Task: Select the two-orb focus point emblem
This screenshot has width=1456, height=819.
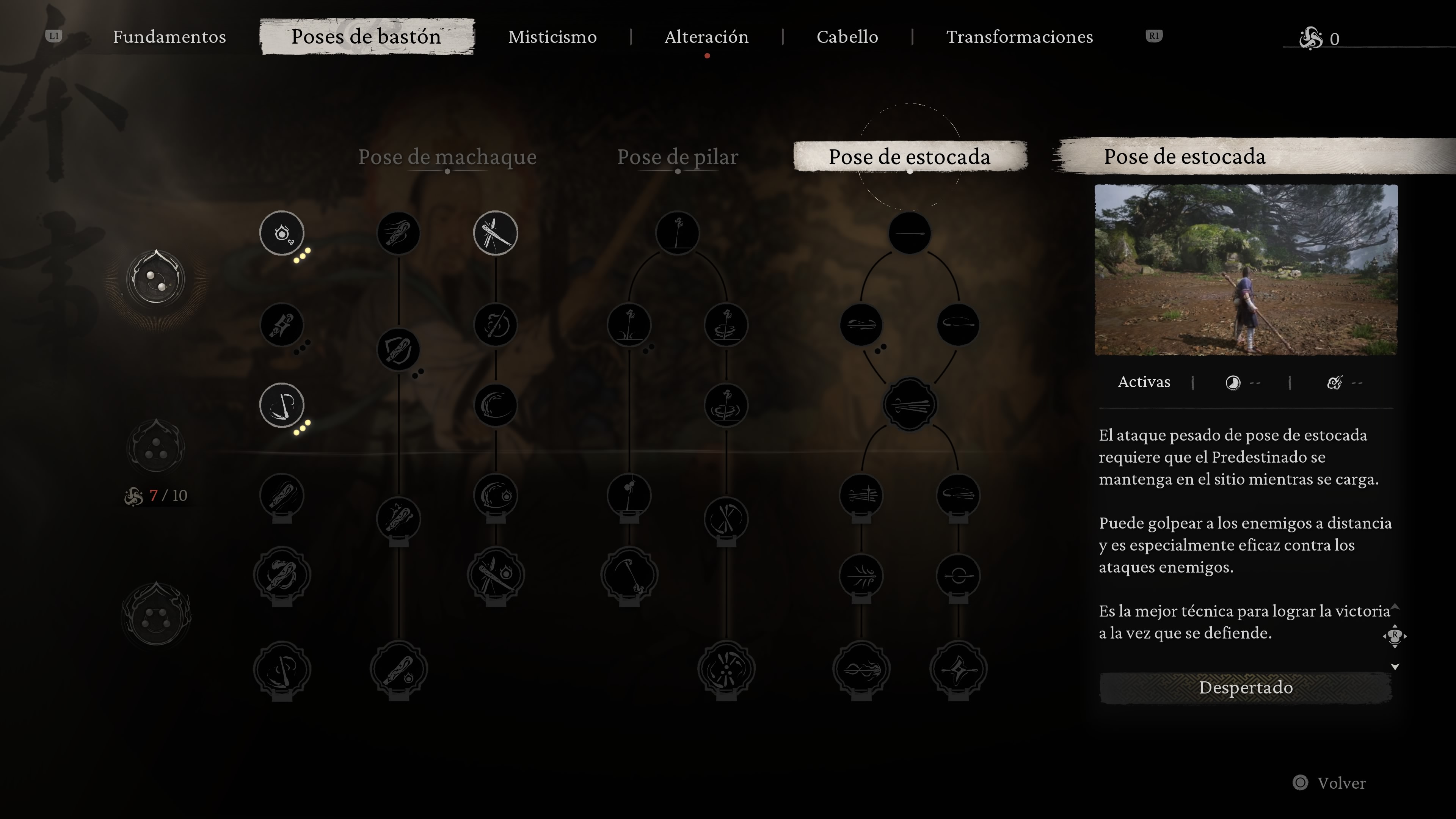Action: 155,279
